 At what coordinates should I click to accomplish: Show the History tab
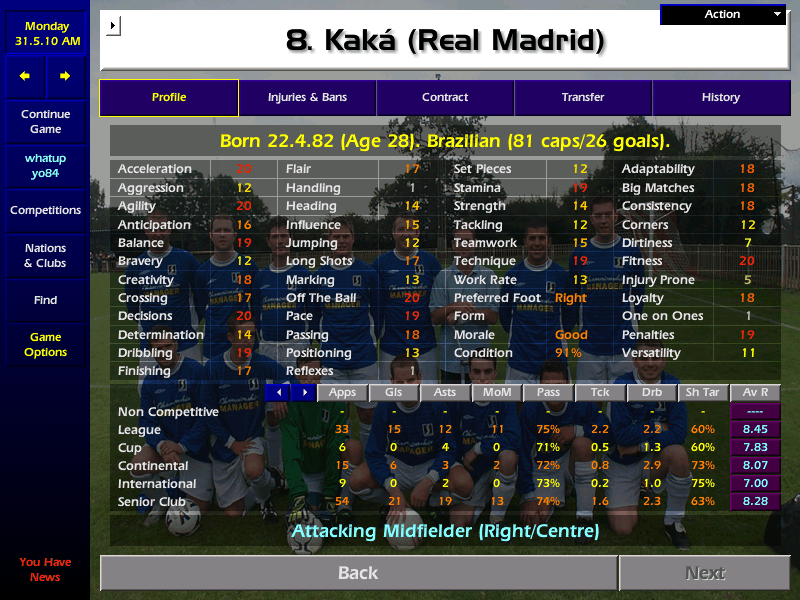coord(720,98)
